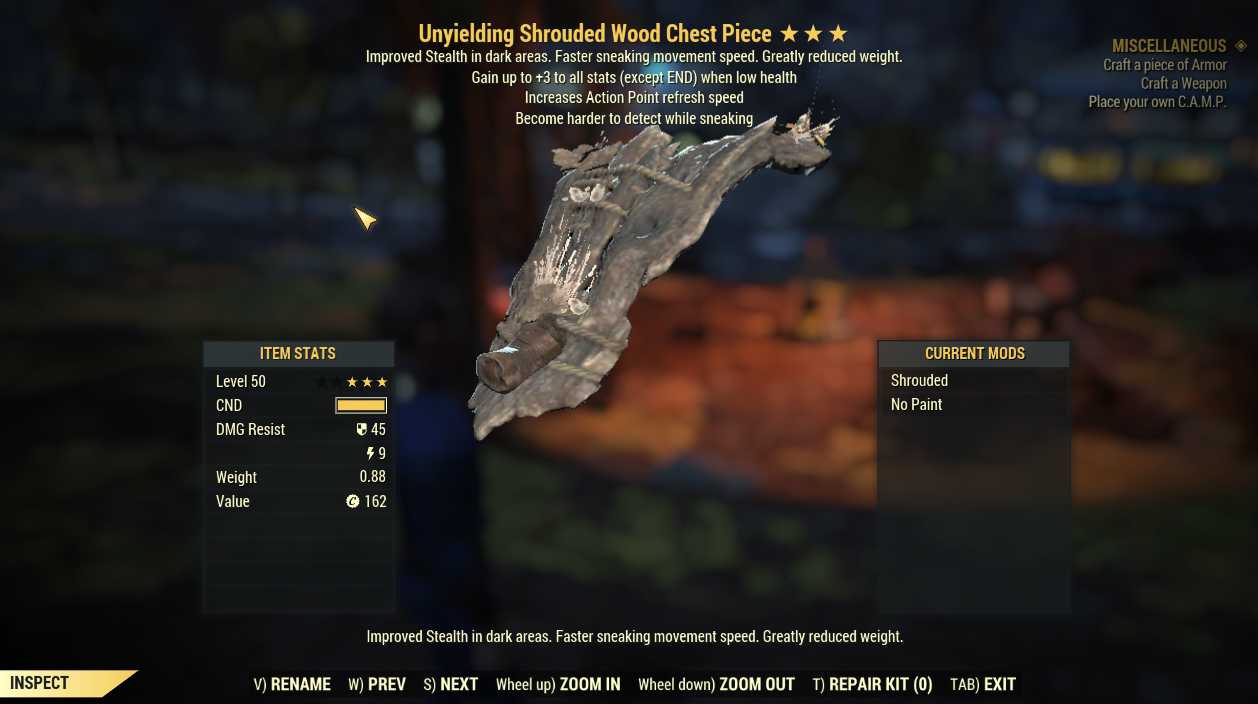The image size is (1258, 704).
Task: Show the next item with NEXT
Action: coord(450,685)
